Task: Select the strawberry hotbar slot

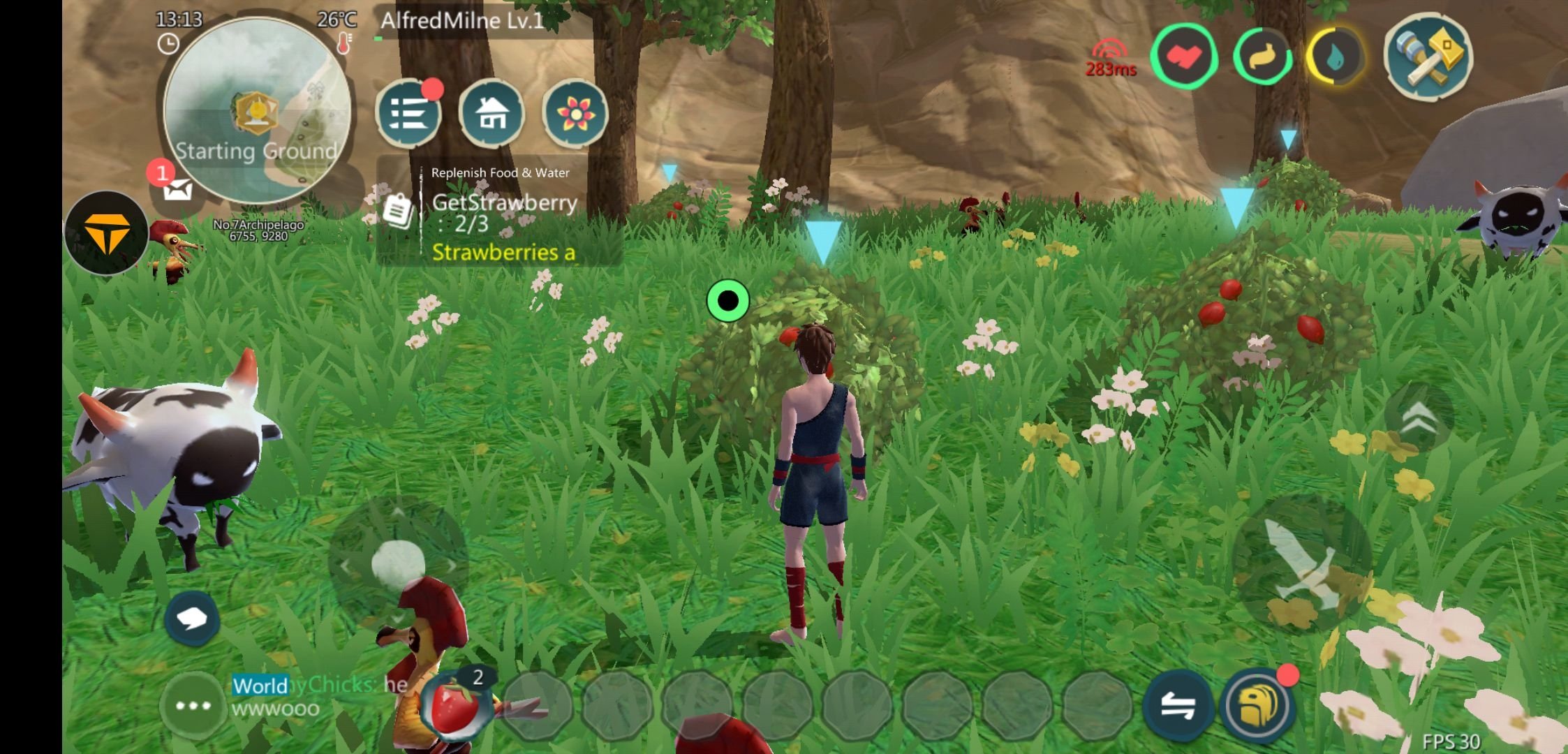Action: (x=457, y=707)
